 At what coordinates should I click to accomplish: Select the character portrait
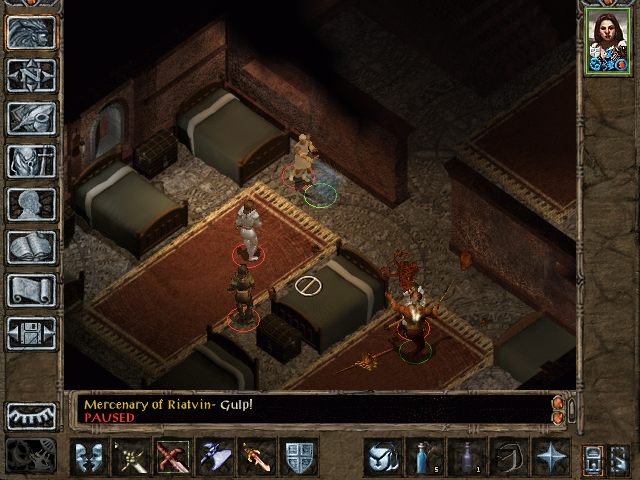click(606, 41)
